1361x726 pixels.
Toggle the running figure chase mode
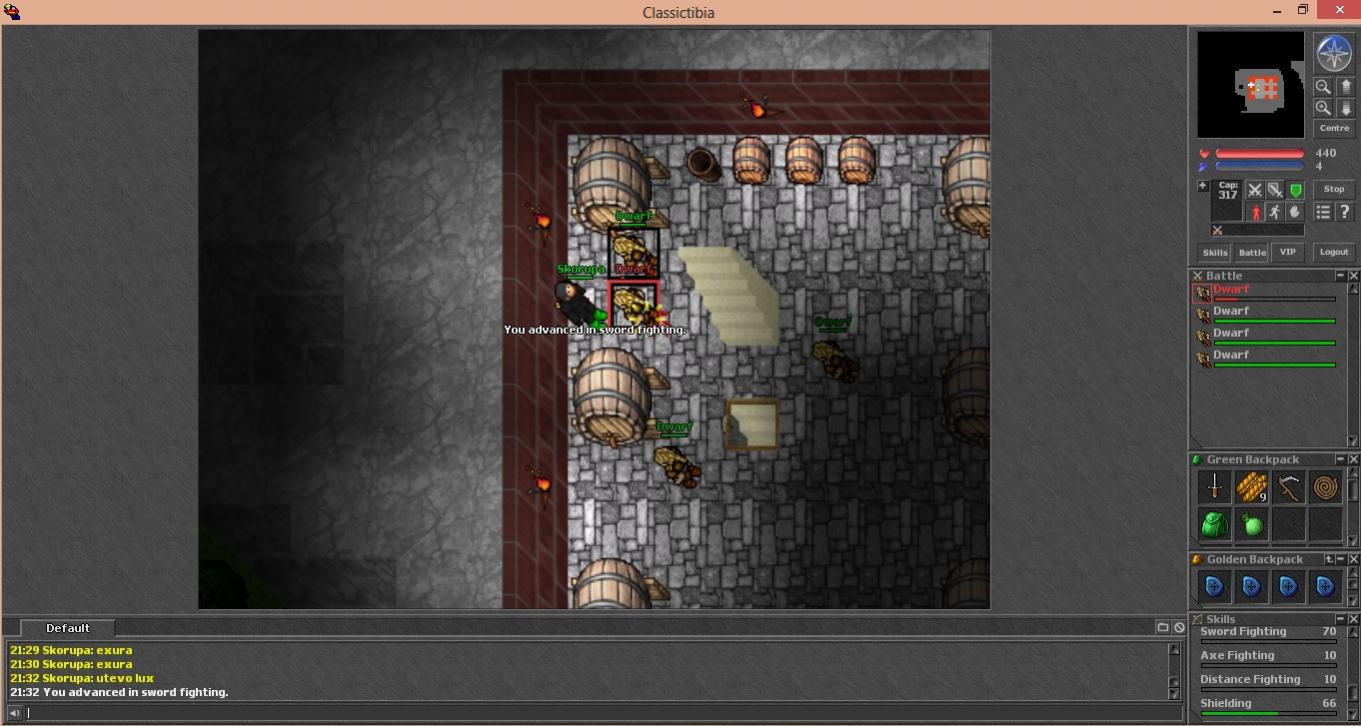tap(1275, 212)
